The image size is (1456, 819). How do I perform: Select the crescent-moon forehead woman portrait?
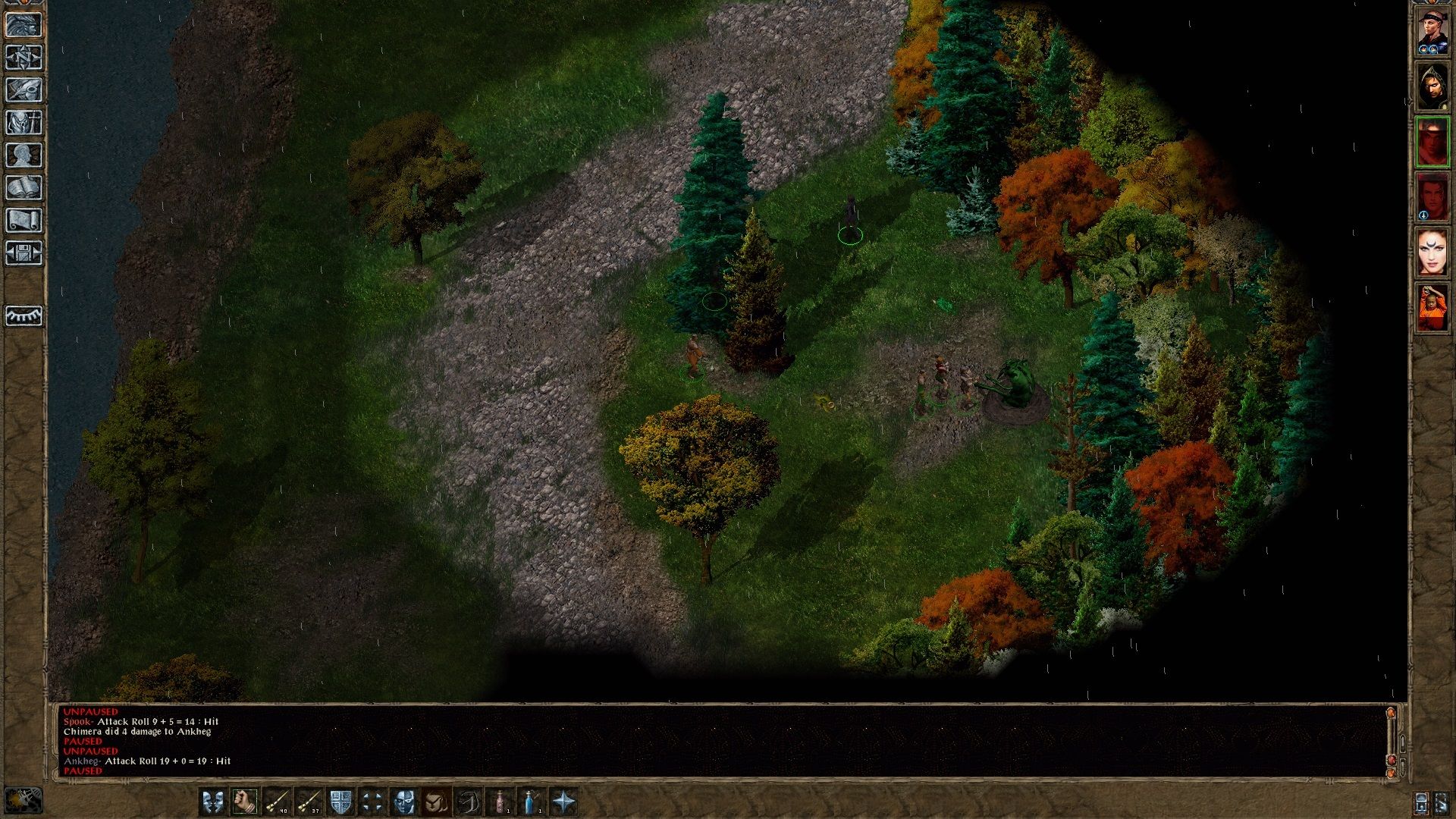click(x=1432, y=252)
